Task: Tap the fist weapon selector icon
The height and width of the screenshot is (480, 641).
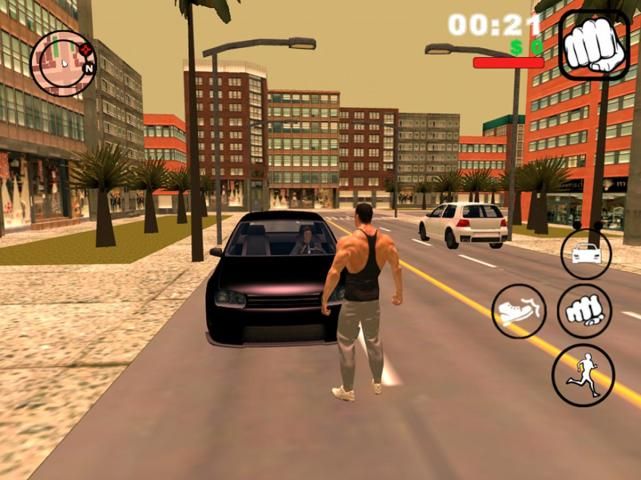Action: [x=593, y=44]
